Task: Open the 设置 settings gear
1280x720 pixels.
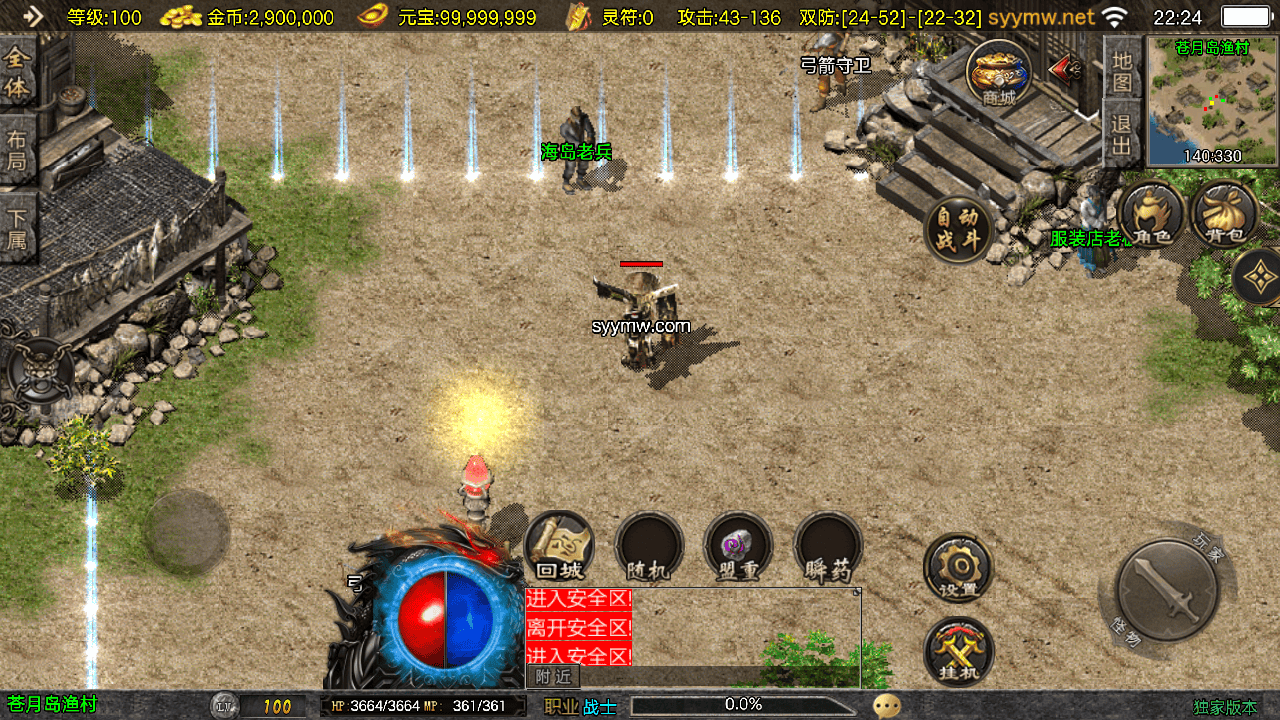Action: tap(958, 568)
